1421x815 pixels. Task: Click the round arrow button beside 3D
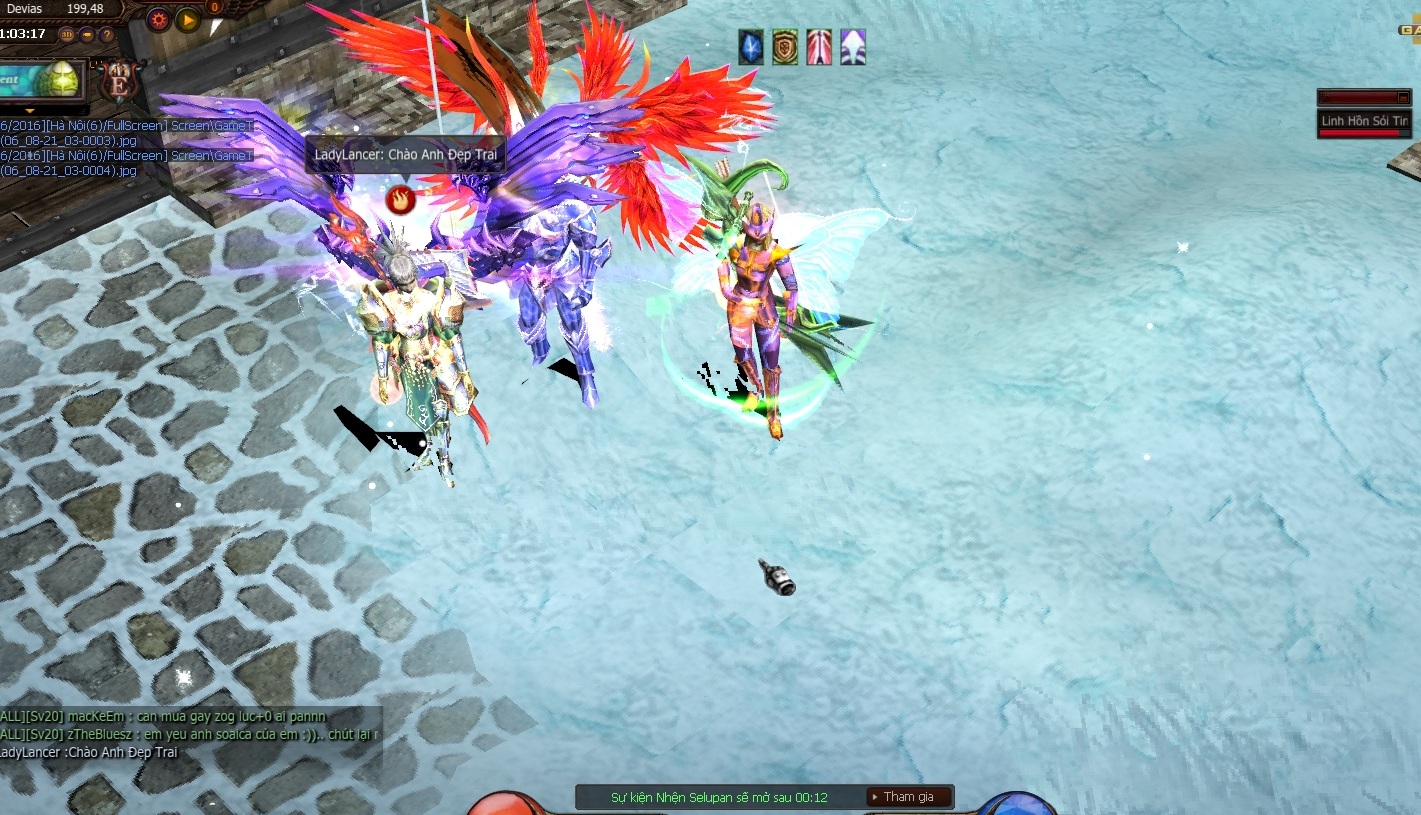tap(87, 34)
